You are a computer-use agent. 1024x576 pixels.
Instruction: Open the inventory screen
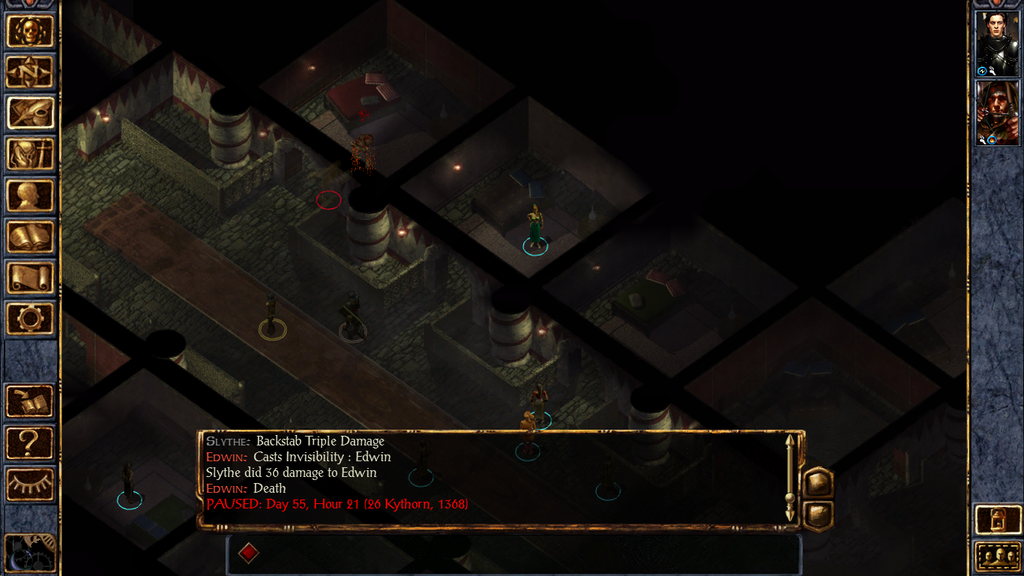tap(30, 154)
